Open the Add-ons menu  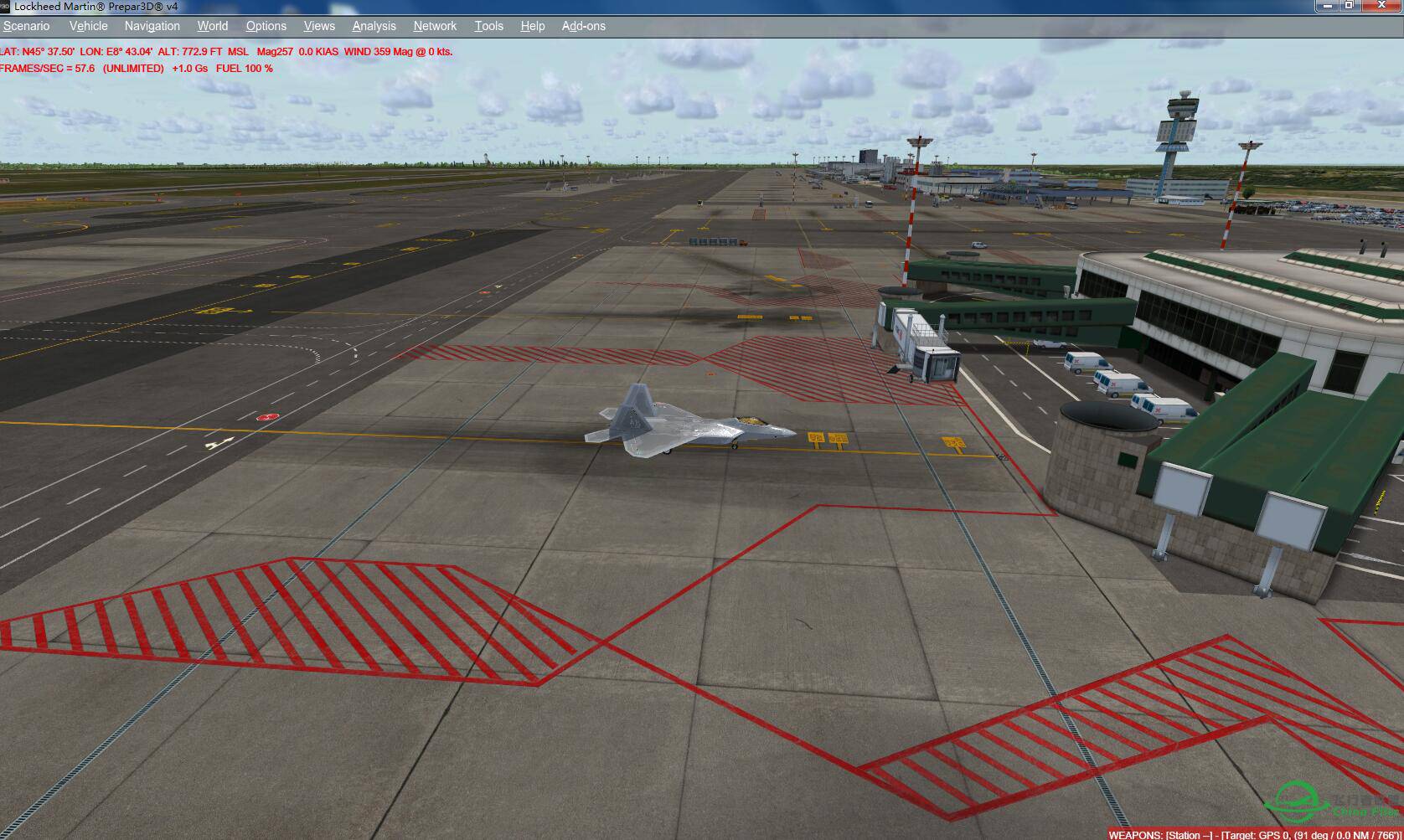[585, 26]
